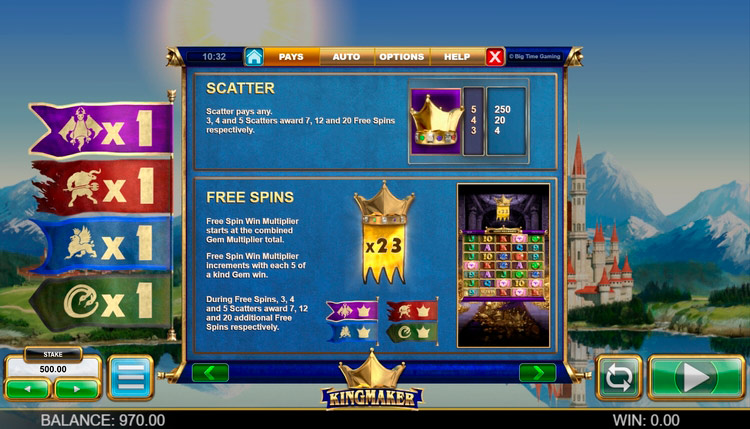Decrease the stake amount
The height and width of the screenshot is (429, 750).
click(27, 388)
